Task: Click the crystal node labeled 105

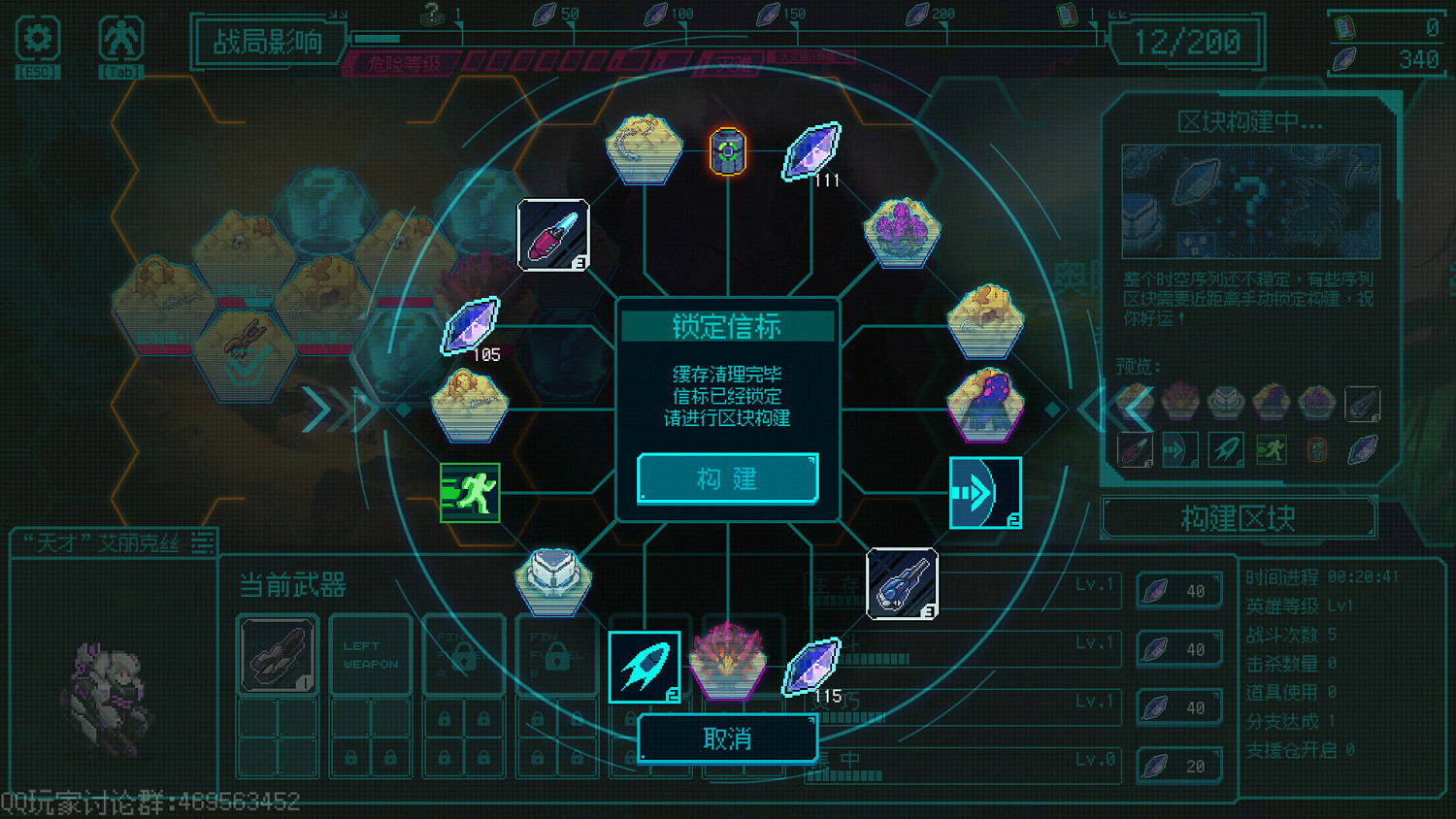Action: pos(473,325)
